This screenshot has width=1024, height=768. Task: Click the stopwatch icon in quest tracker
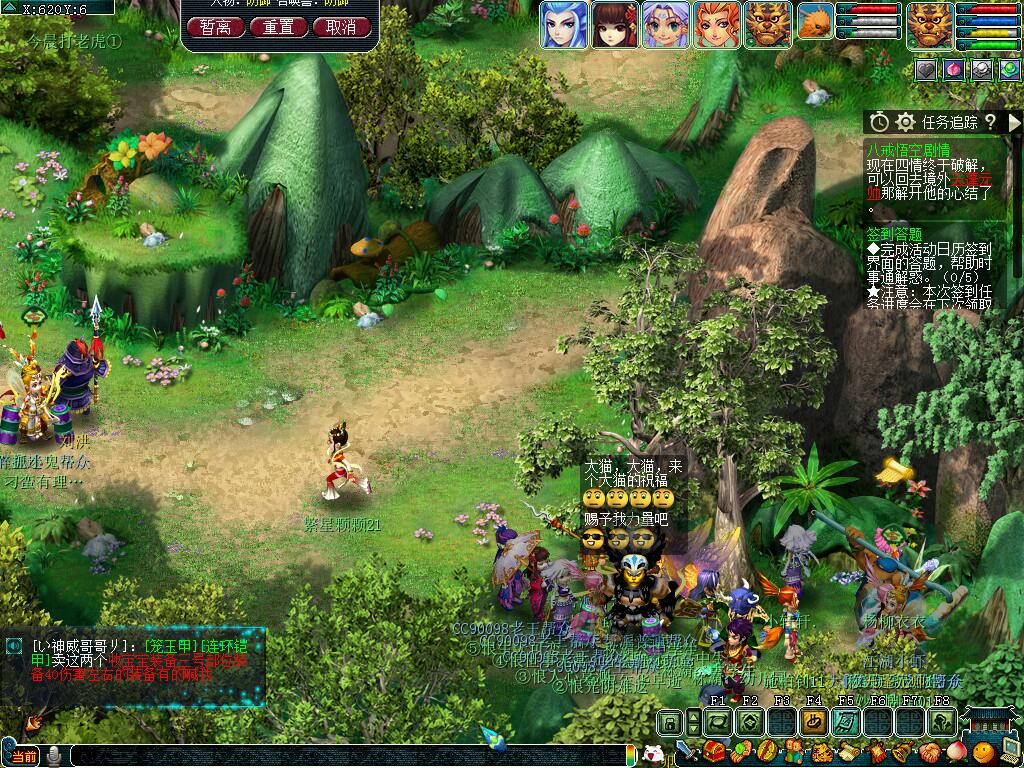tap(879, 122)
